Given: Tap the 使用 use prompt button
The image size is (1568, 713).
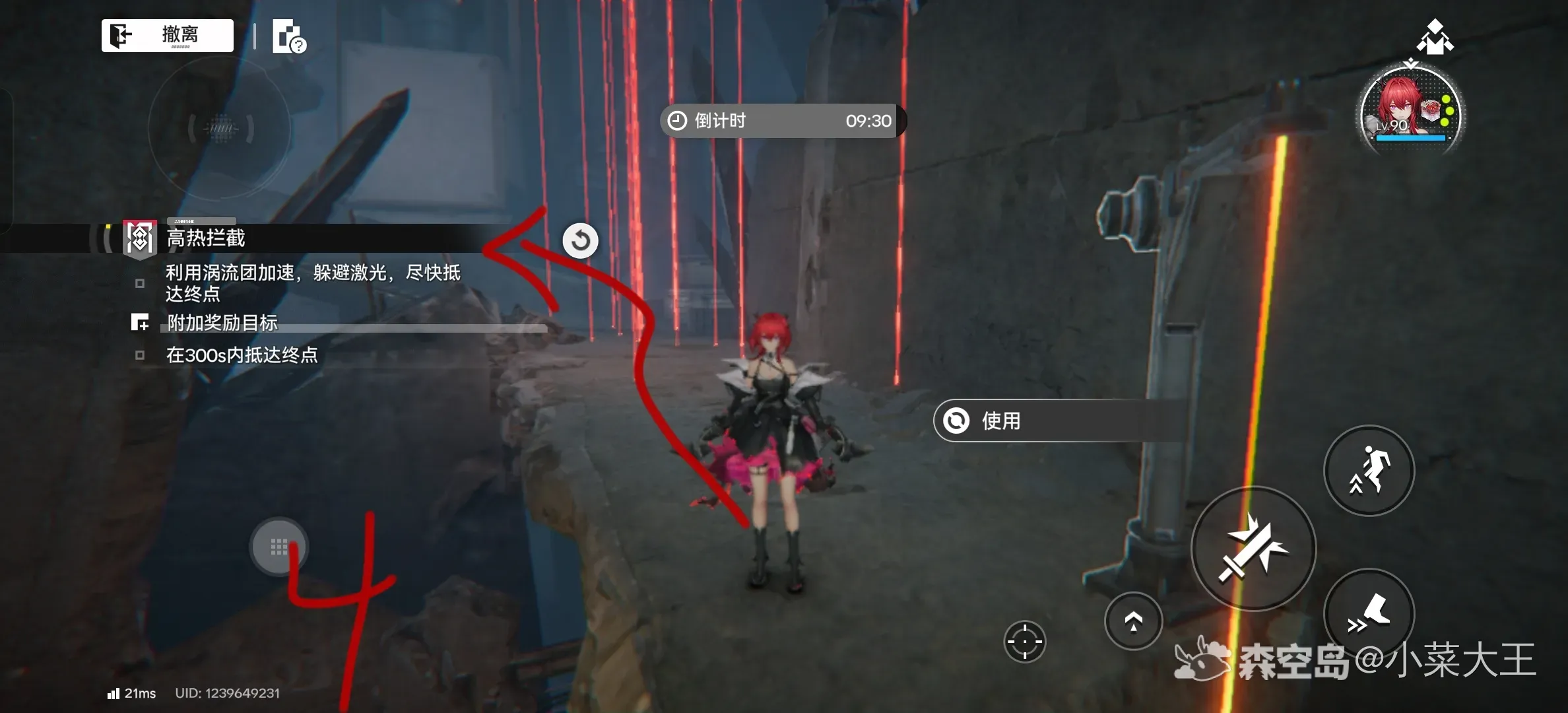Looking at the screenshot, I should (1056, 421).
